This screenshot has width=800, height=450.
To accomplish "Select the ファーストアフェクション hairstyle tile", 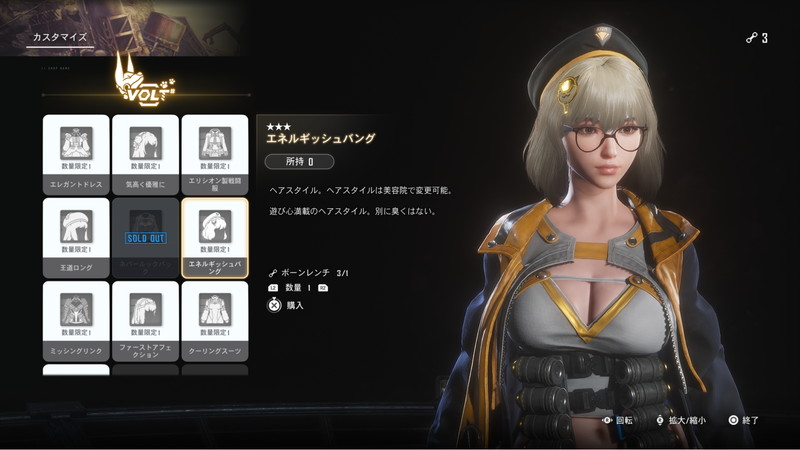I will click(145, 320).
